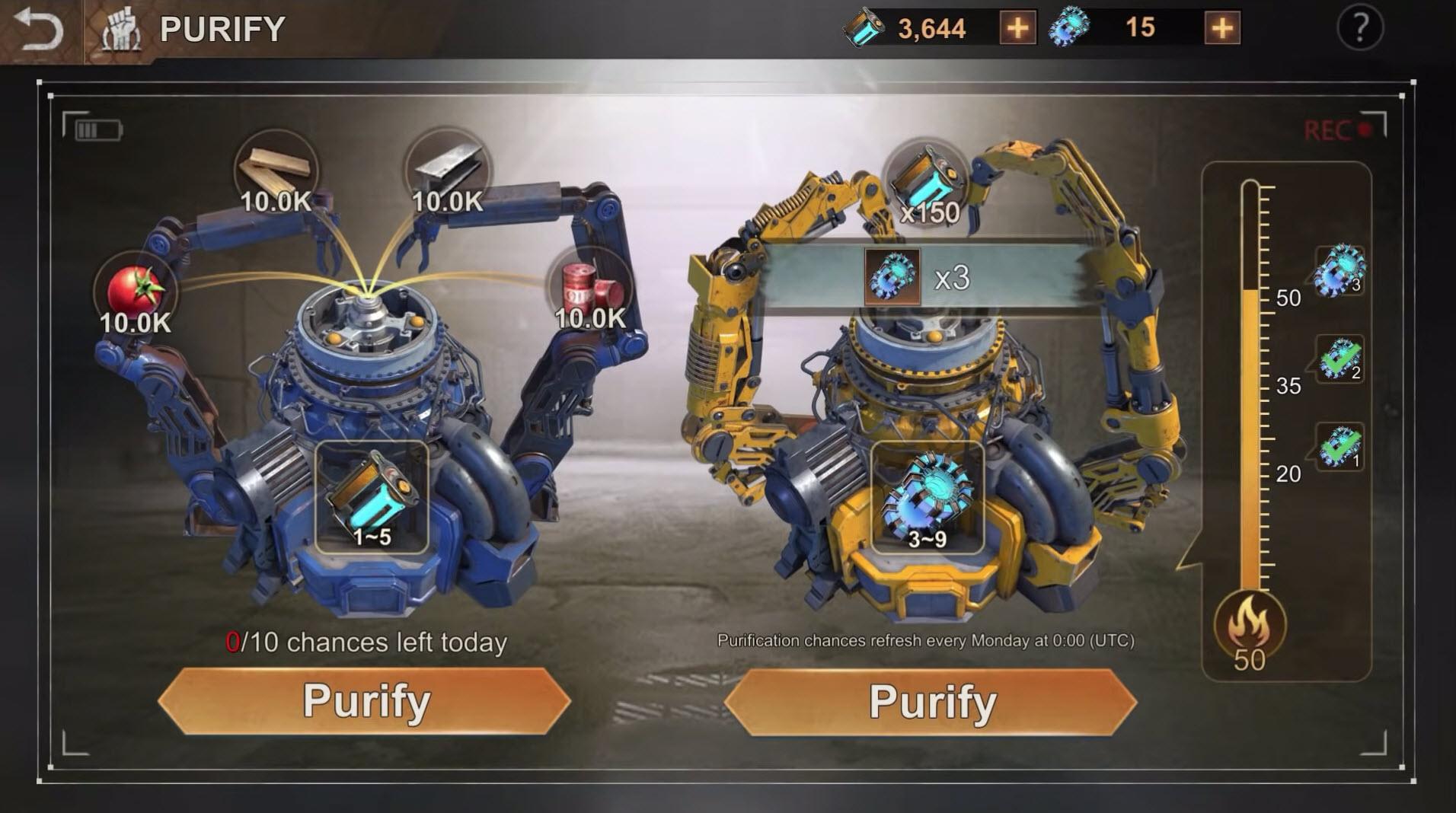Claim the 50-heat milestone reward
Viewport: 1456px width, 813px height.
click(x=1339, y=270)
